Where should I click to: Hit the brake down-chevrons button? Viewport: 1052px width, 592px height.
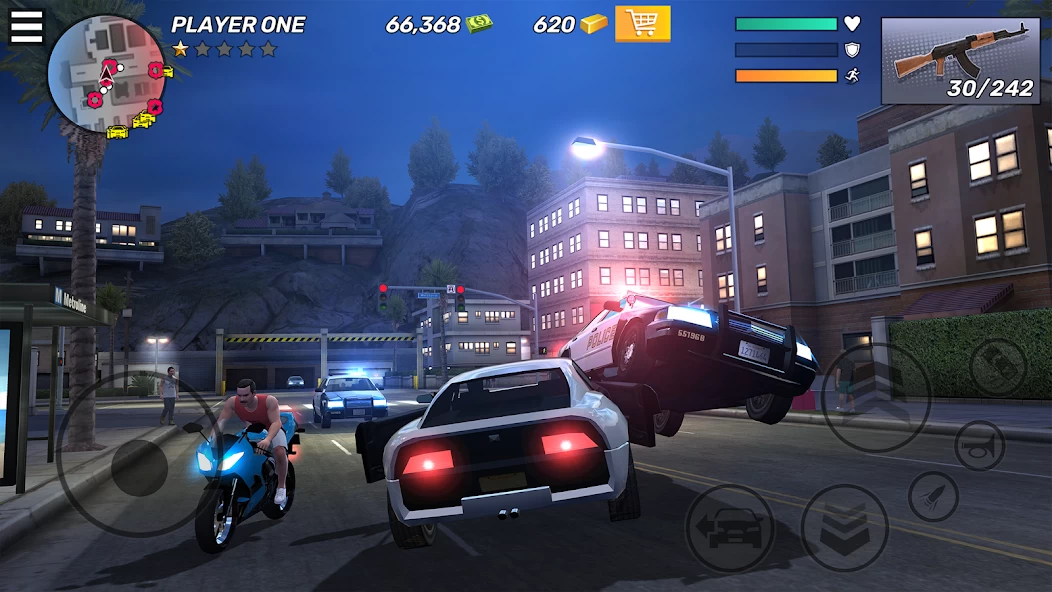[x=845, y=527]
